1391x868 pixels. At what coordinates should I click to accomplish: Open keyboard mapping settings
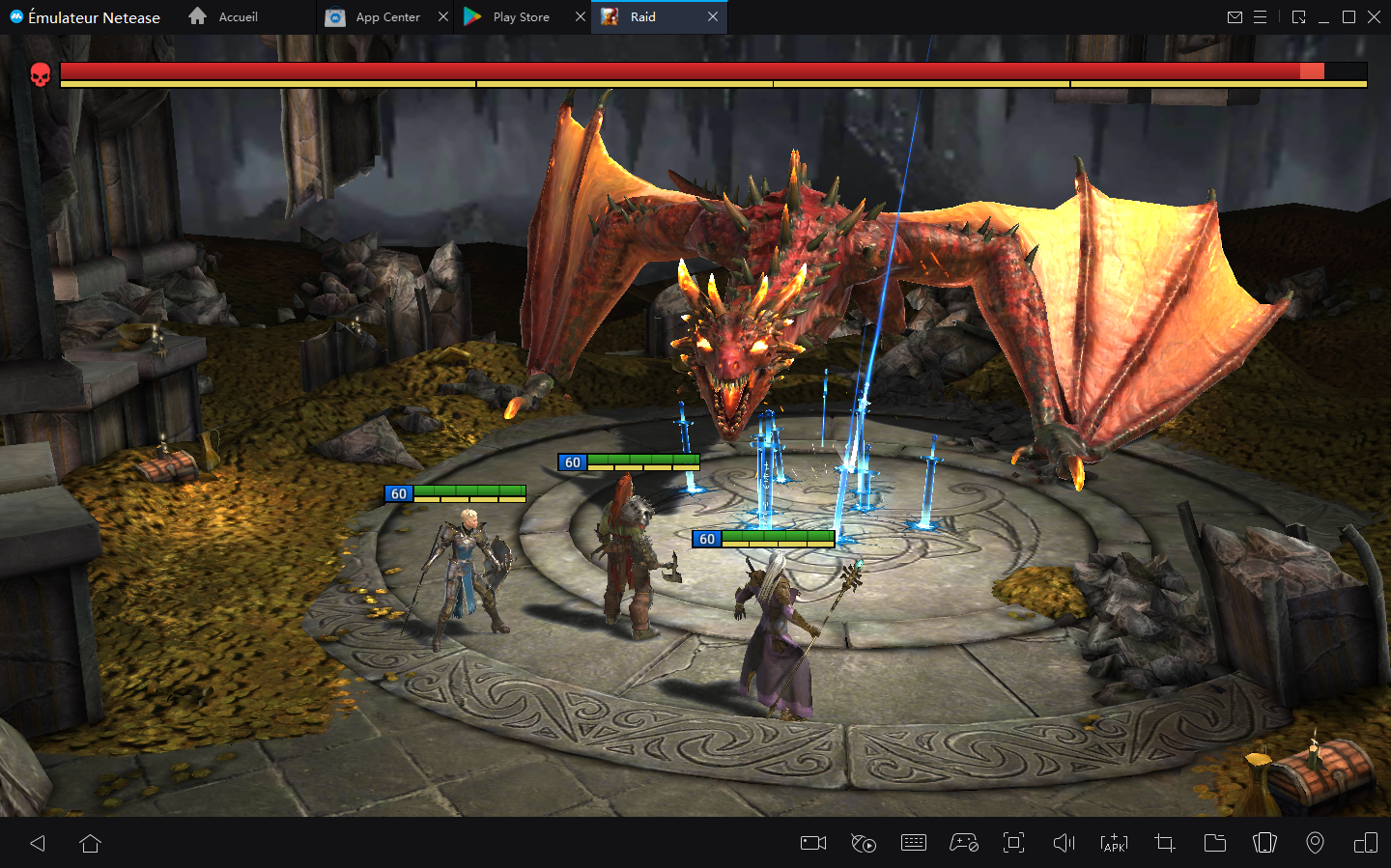(913, 843)
